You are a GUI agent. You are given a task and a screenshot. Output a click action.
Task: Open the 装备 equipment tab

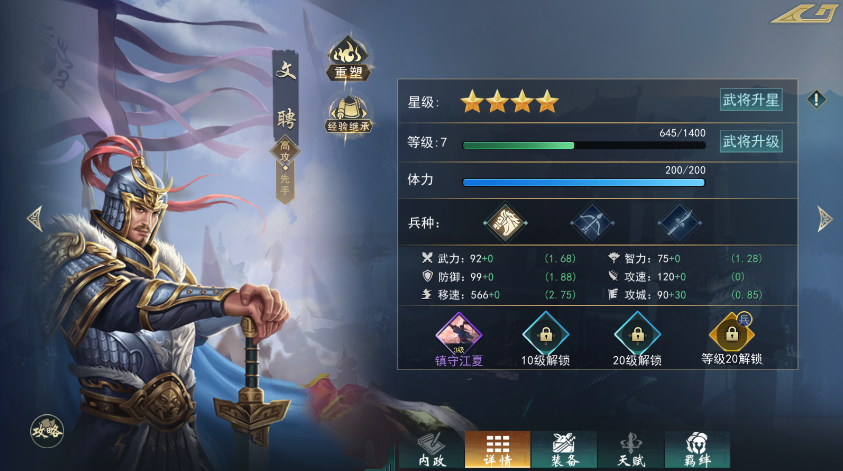(564, 450)
